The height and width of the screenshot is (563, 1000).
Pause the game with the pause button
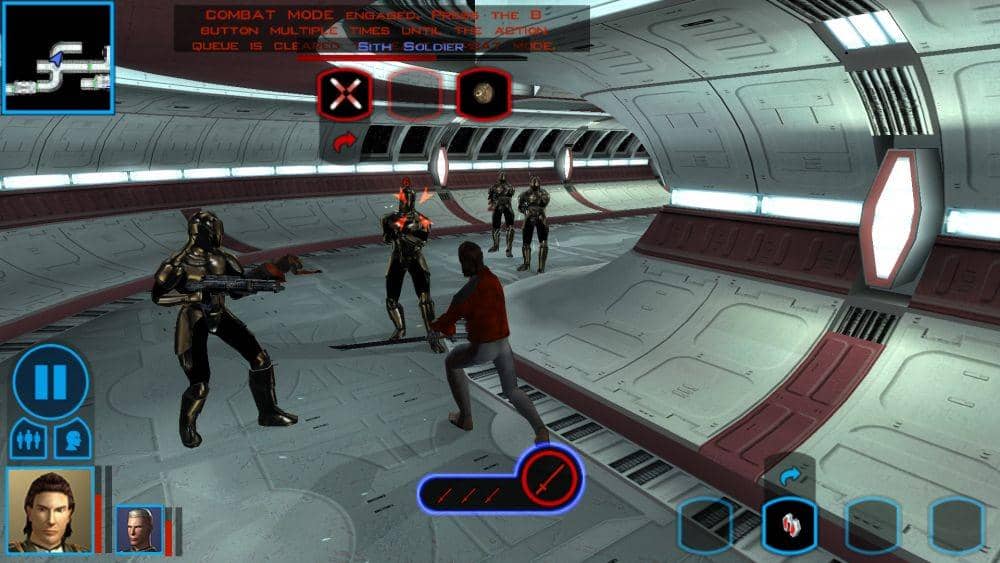tap(50, 381)
